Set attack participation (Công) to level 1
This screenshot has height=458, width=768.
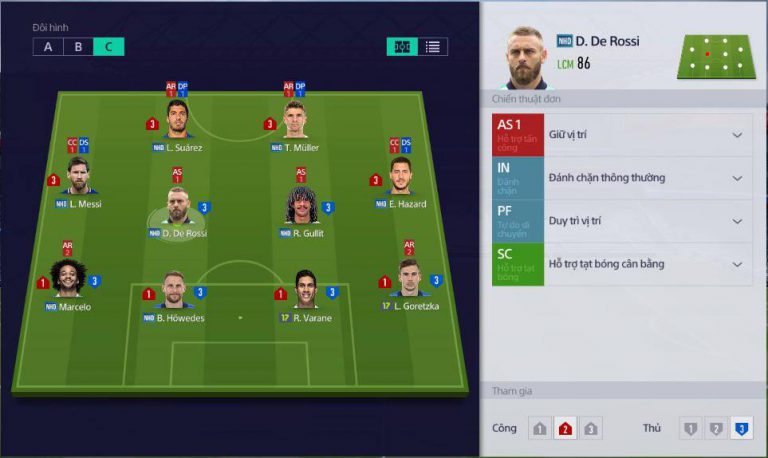point(540,429)
